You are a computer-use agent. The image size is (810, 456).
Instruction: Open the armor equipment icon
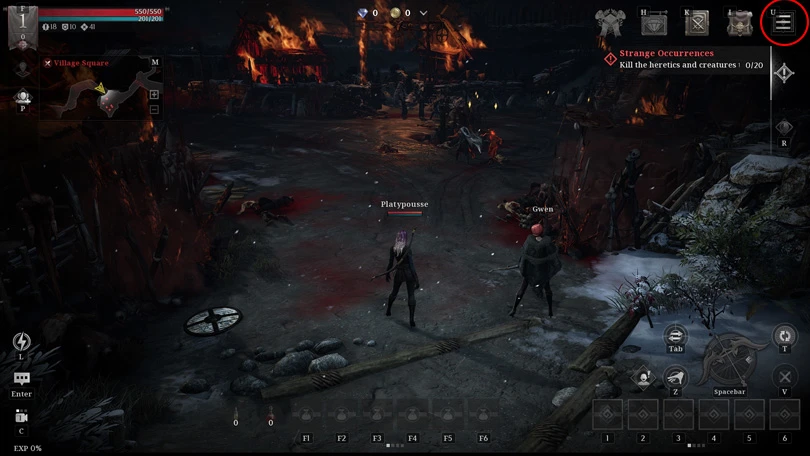pos(609,22)
